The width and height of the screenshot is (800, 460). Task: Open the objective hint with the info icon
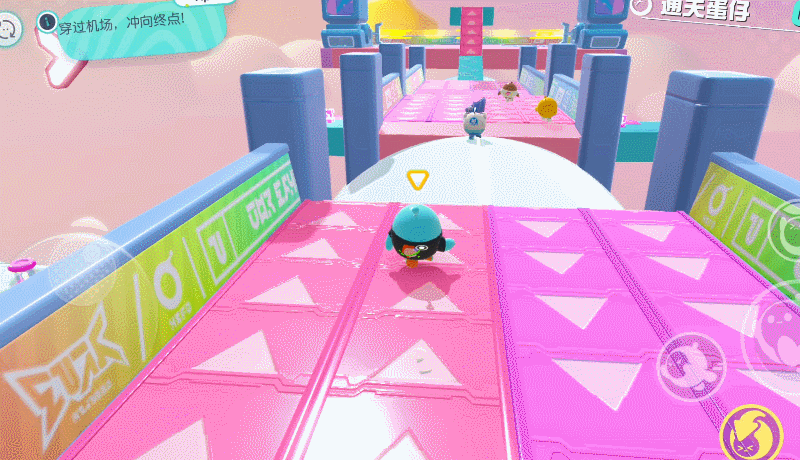click(x=47, y=19)
